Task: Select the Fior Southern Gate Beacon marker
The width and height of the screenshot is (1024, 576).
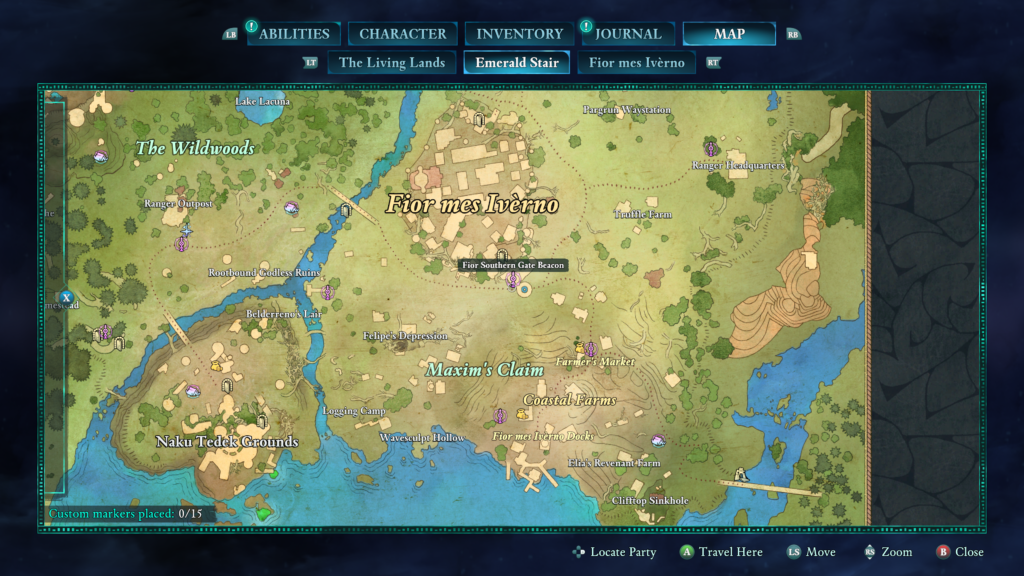Action: [513, 280]
